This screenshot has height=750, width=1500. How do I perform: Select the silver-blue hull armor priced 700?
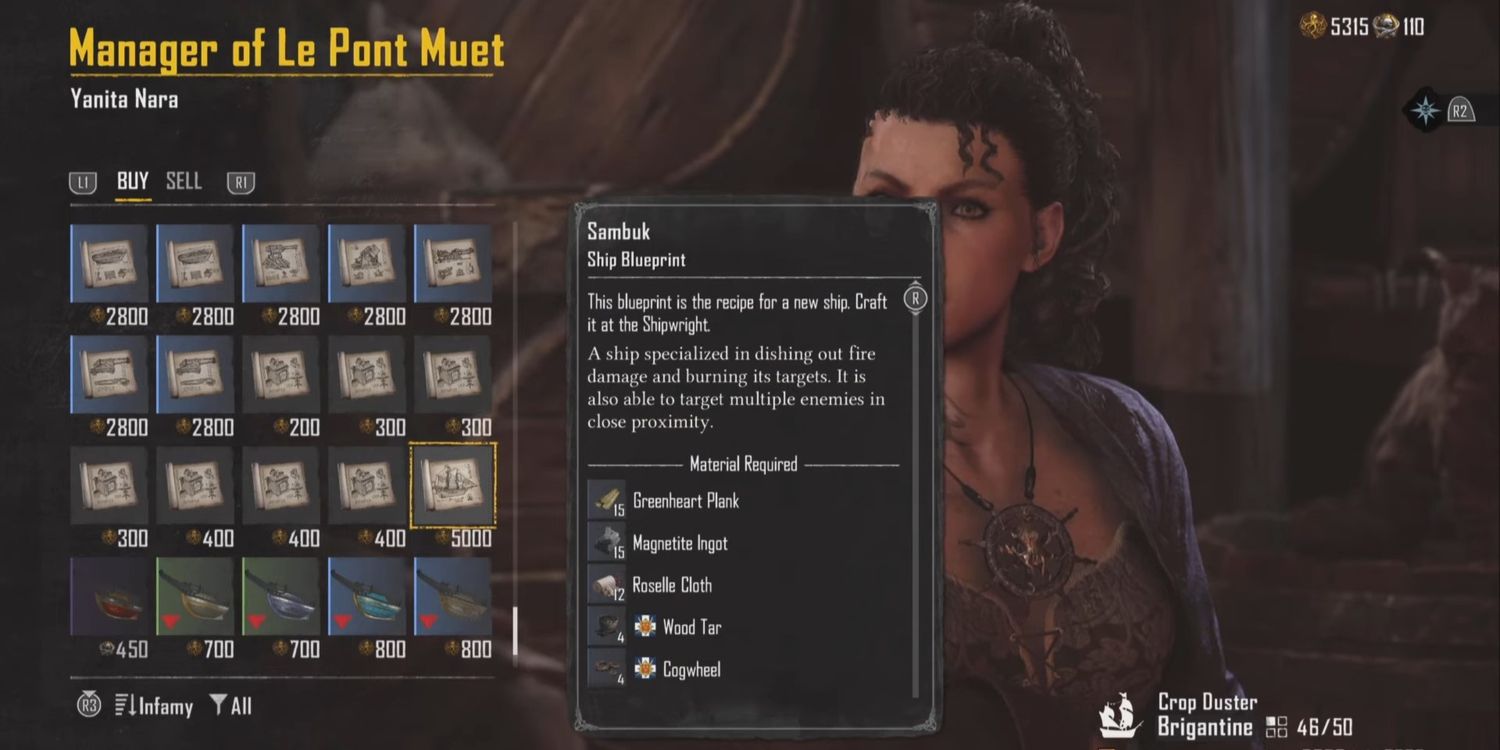click(281, 596)
